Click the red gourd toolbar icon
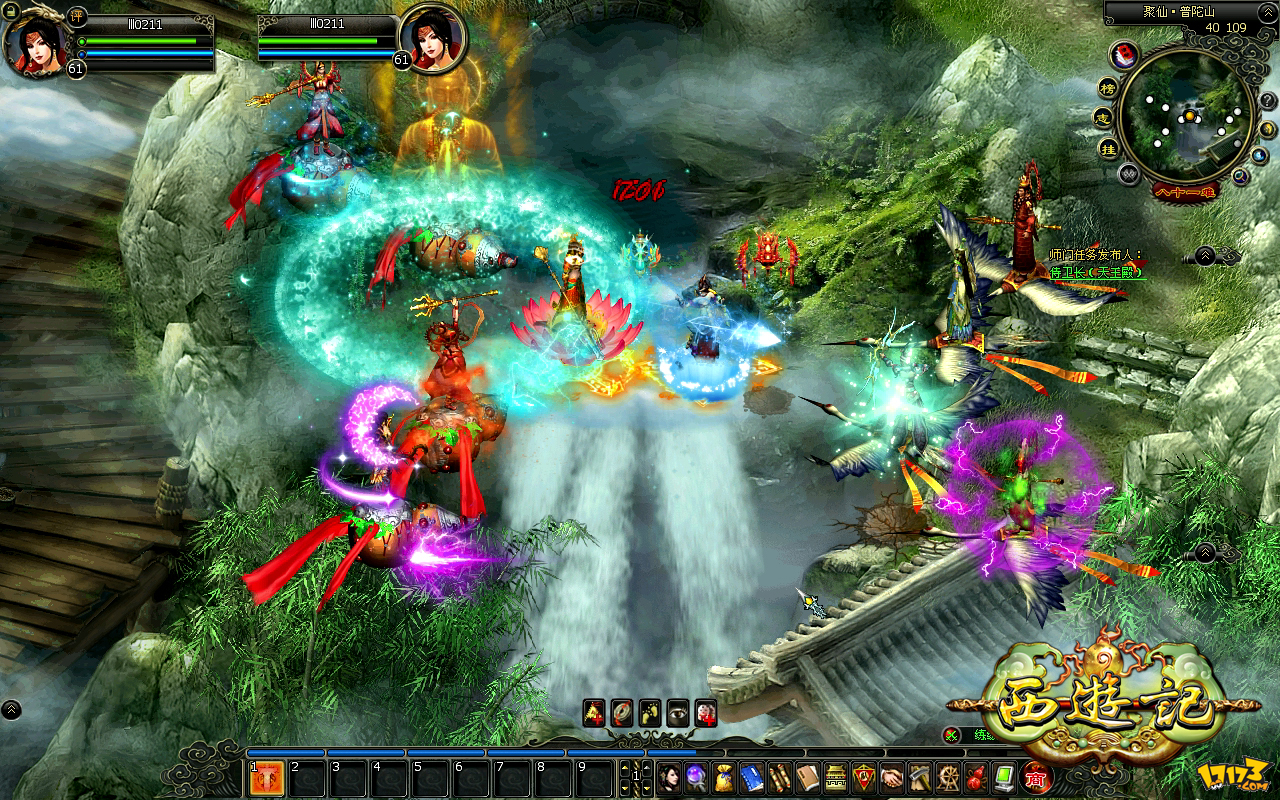 975,778
